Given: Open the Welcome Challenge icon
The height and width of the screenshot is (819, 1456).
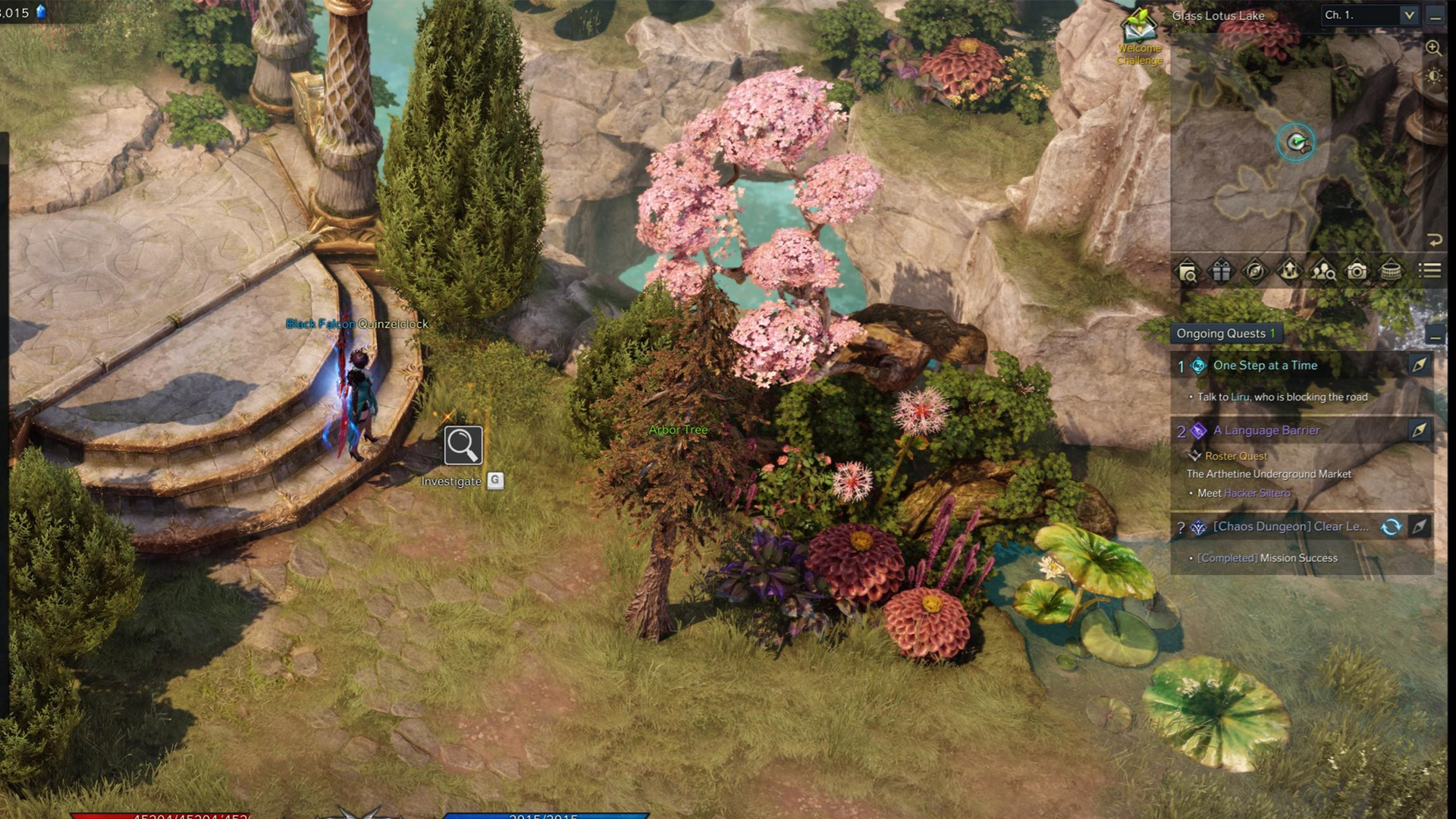Looking at the screenshot, I should pyautogui.click(x=1139, y=27).
